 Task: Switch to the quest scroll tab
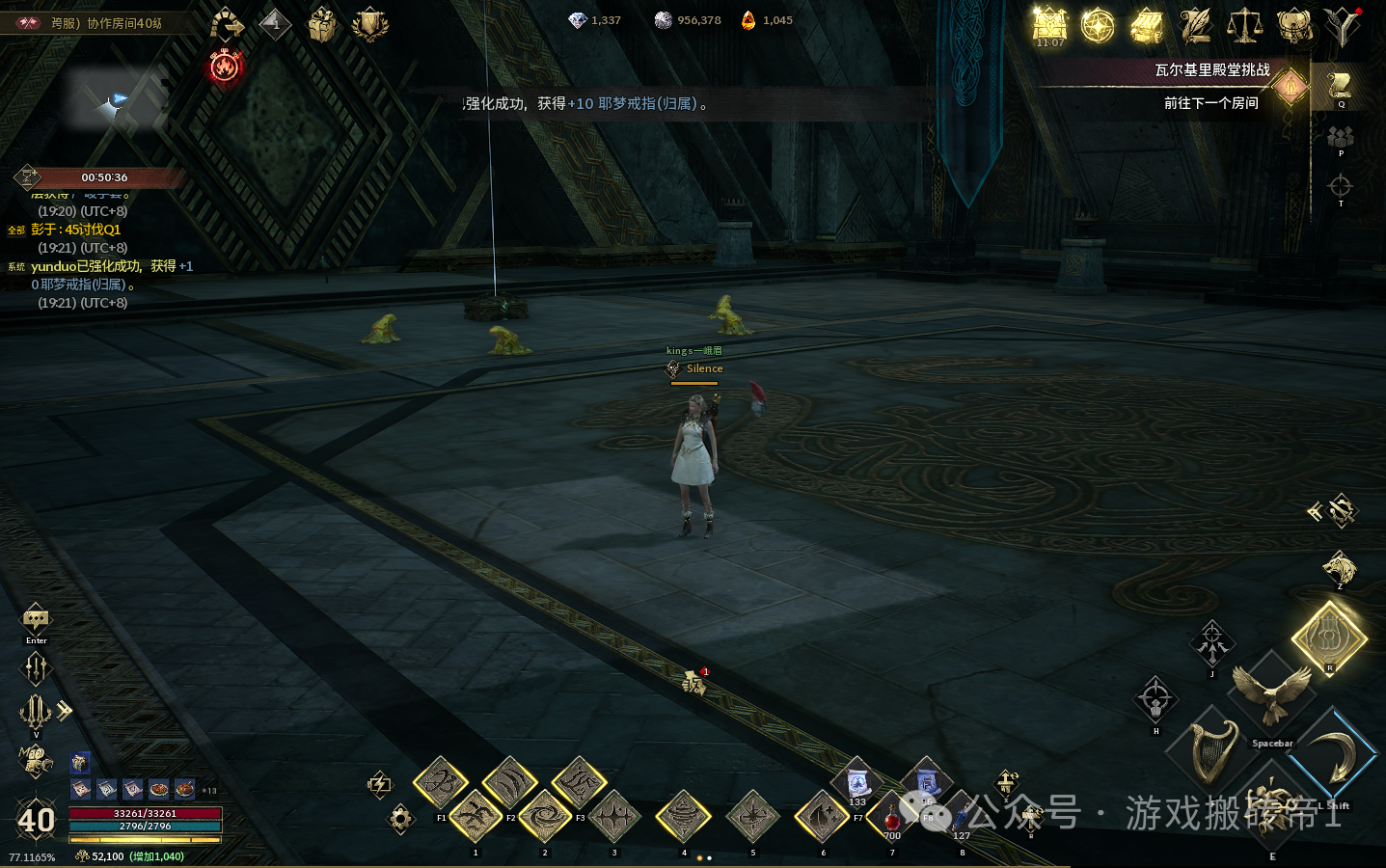pyautogui.click(x=1340, y=87)
